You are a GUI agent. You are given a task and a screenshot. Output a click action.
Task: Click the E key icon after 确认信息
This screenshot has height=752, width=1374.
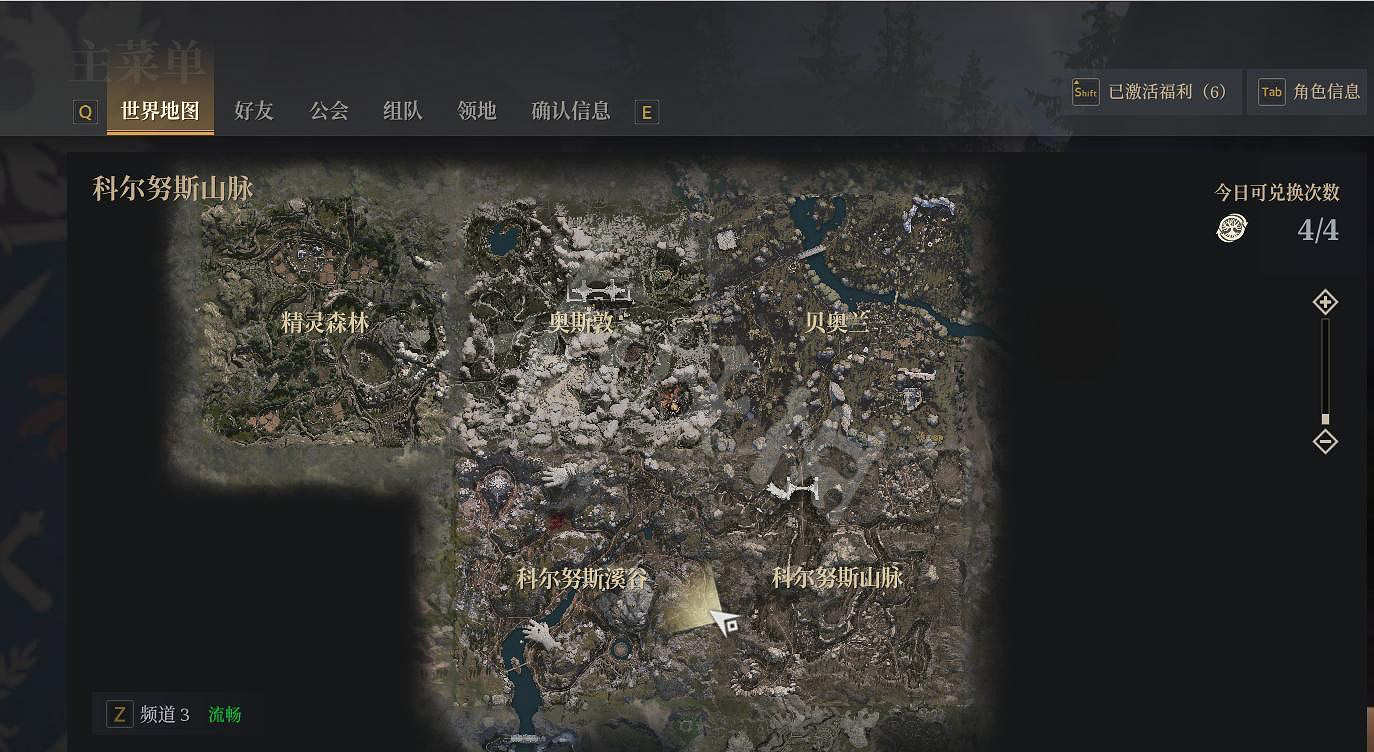(646, 112)
